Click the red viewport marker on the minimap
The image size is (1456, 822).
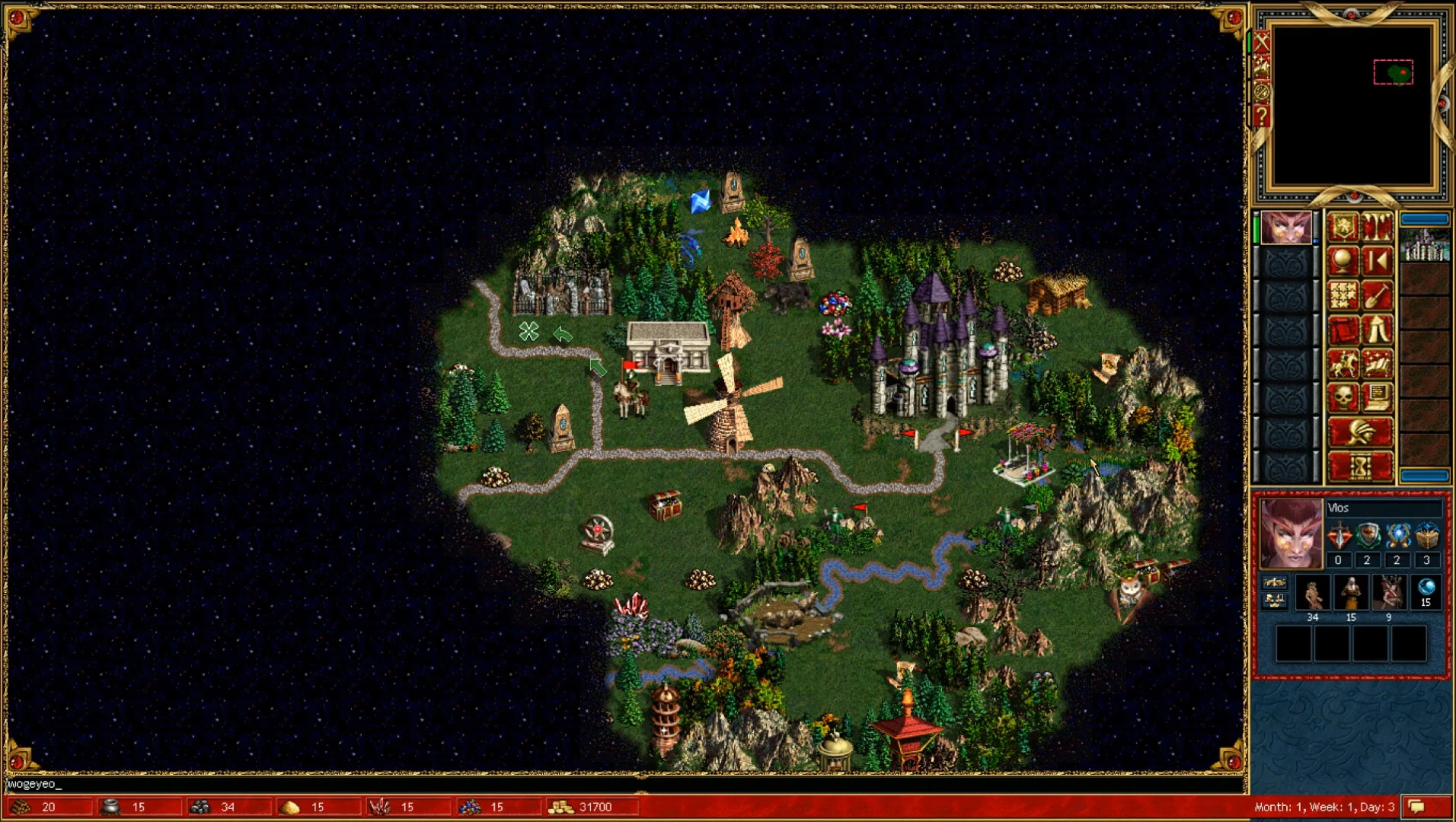coord(1394,72)
